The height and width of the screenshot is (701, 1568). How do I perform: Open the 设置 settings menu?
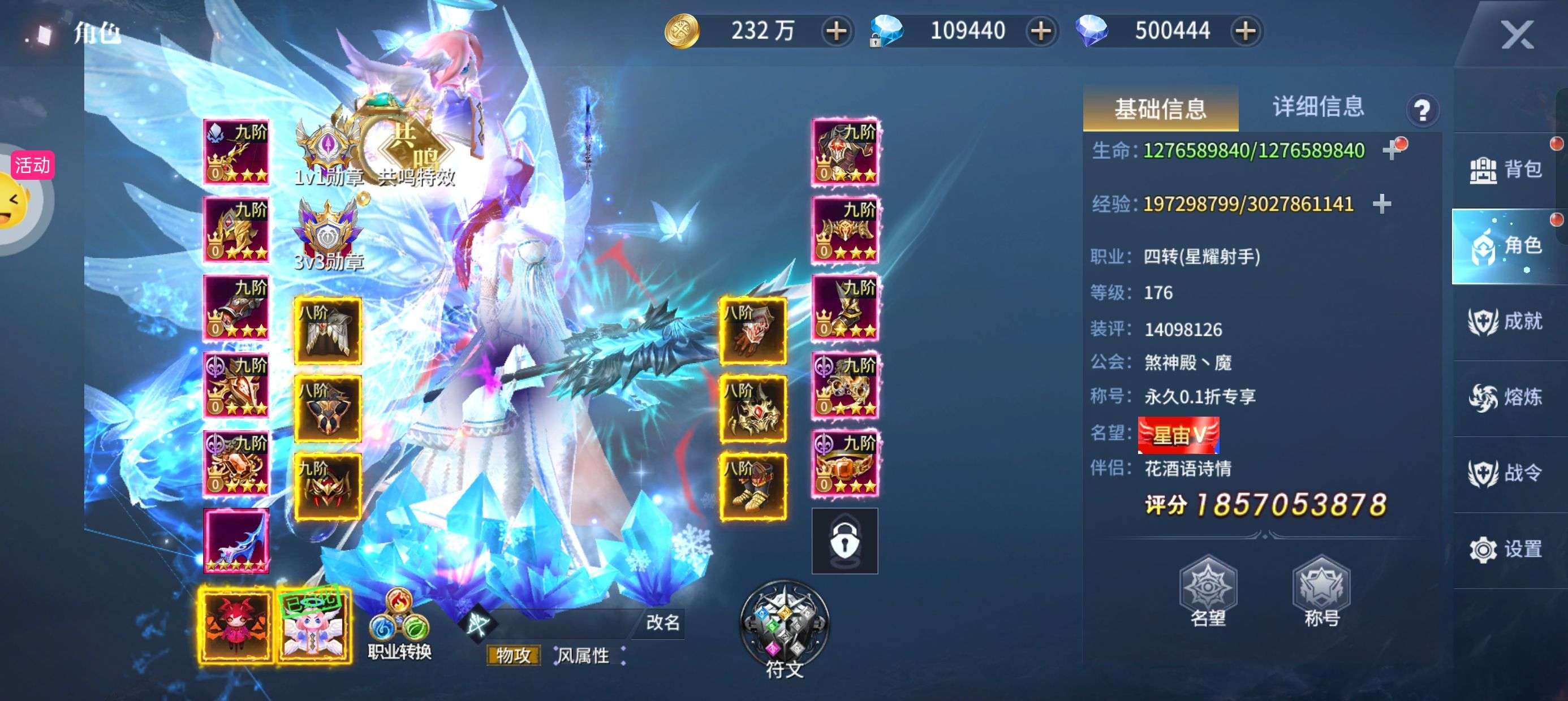1506,549
